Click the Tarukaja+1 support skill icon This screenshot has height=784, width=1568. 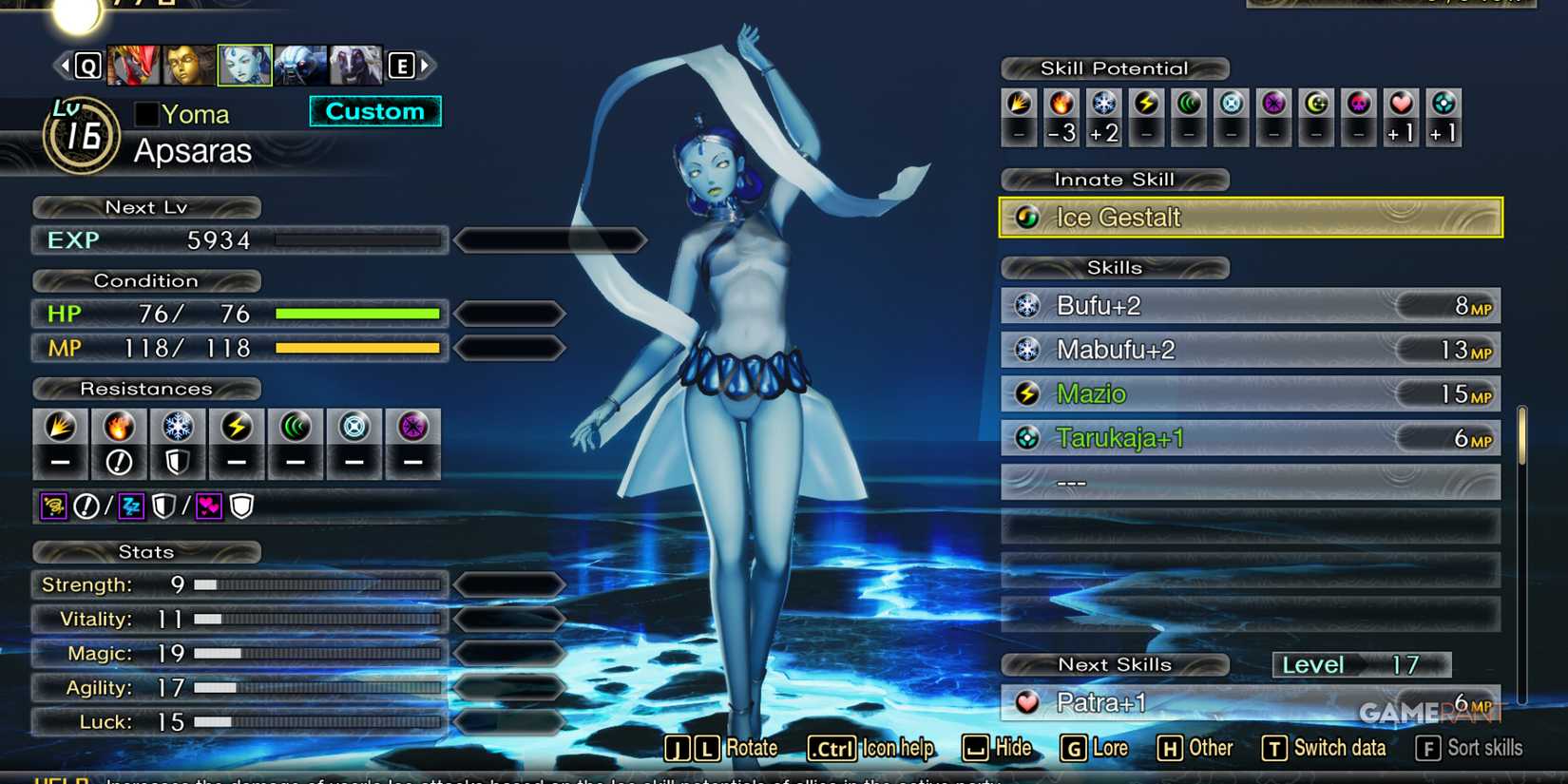point(1029,437)
